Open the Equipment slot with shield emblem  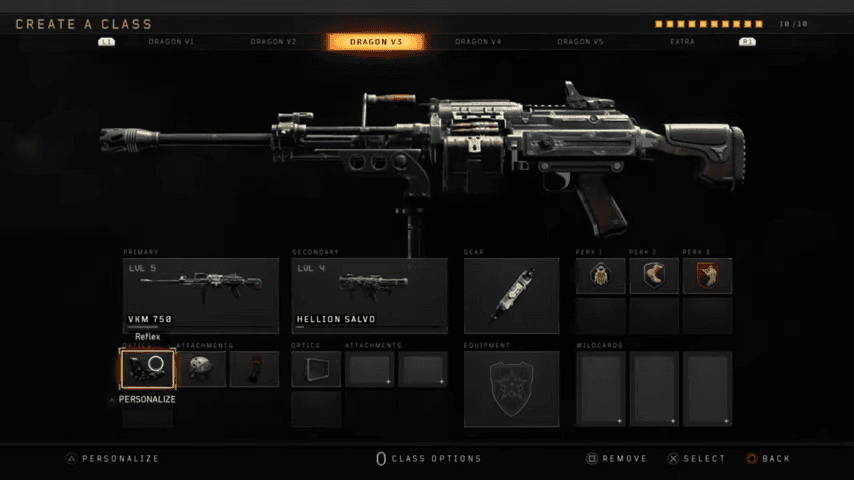(x=511, y=388)
